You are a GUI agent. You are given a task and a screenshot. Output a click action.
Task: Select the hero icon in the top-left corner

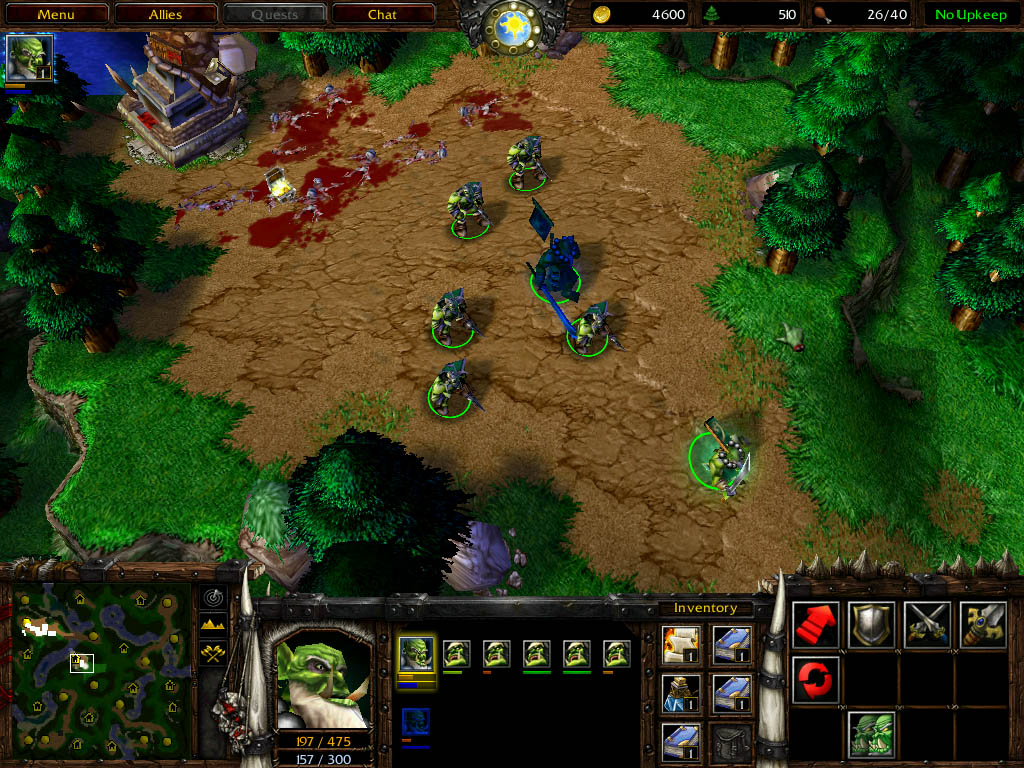click(28, 58)
